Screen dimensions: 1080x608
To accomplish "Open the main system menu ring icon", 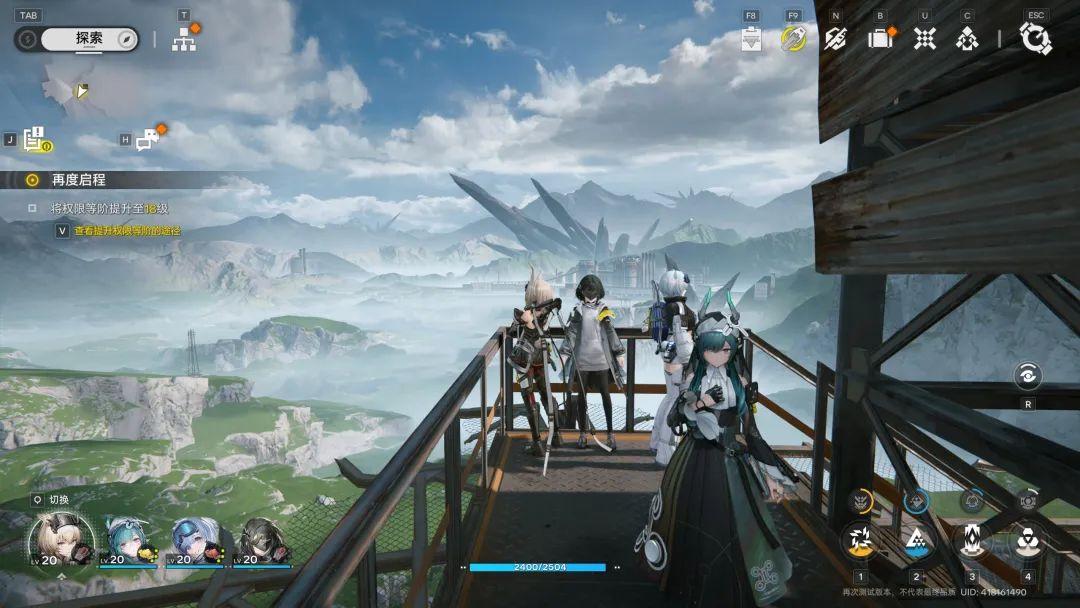I will tap(1035, 39).
